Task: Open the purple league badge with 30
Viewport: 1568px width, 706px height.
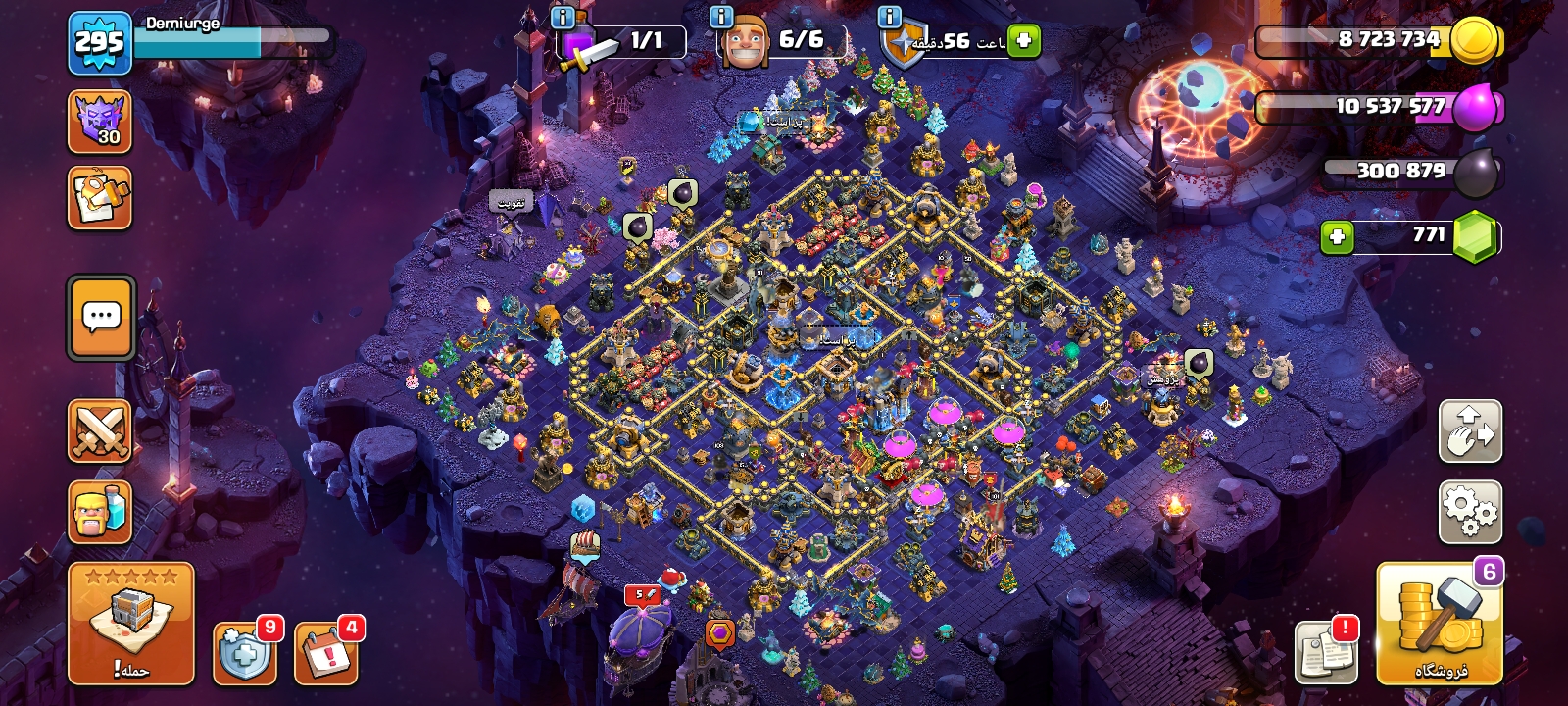Action: coord(100,122)
